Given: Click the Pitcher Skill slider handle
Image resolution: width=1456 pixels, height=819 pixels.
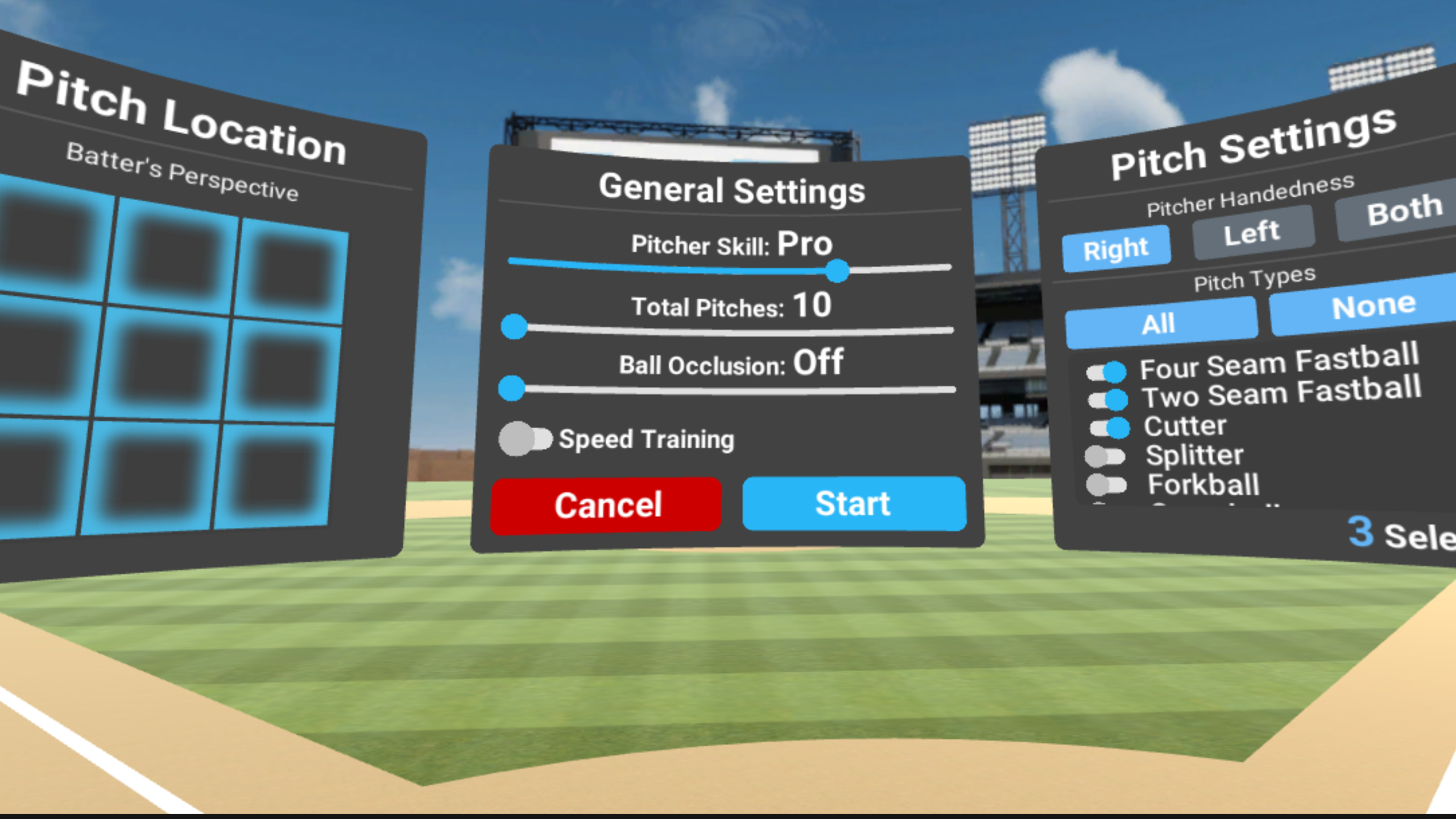Looking at the screenshot, I should pyautogui.click(x=837, y=271).
